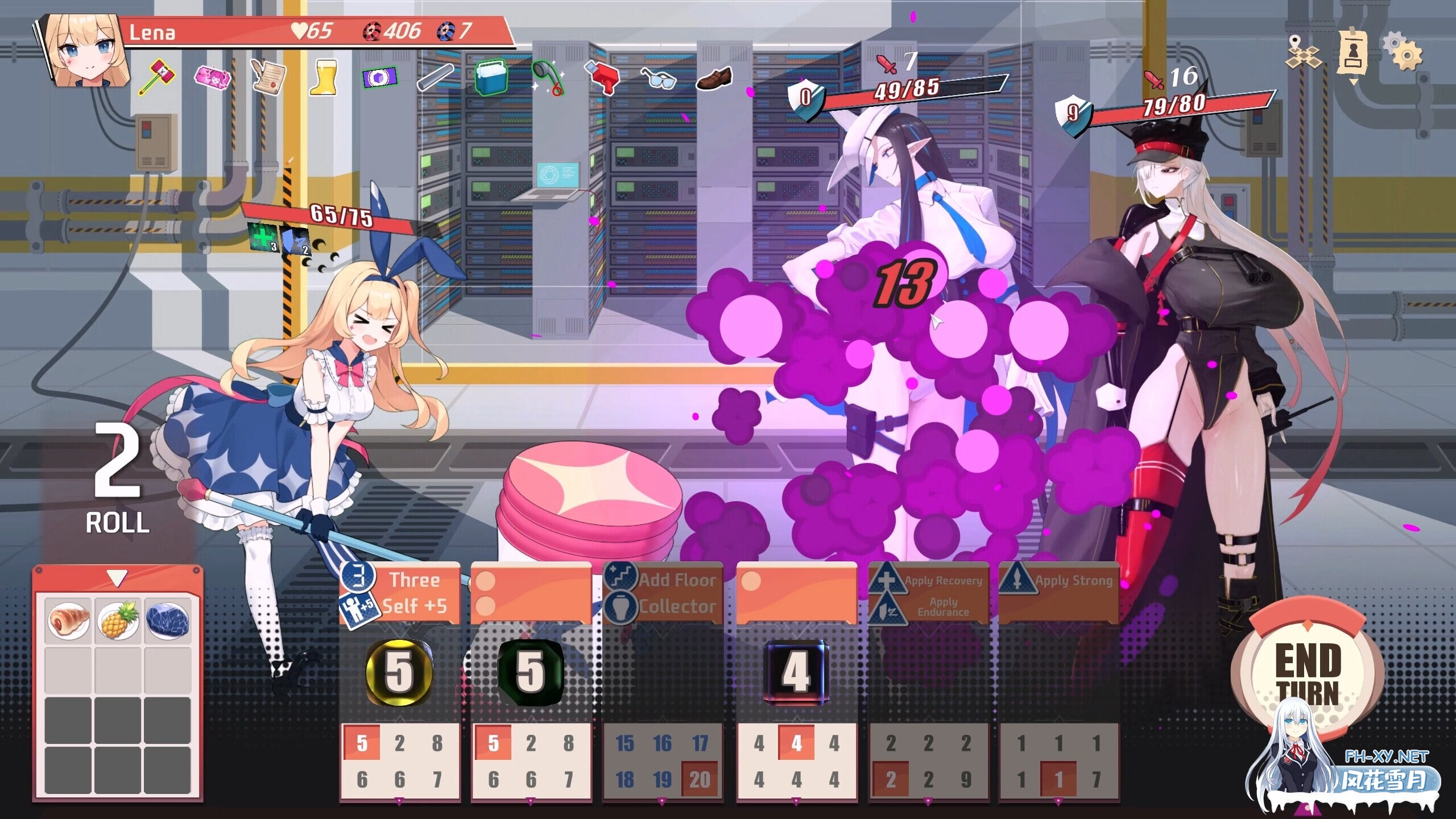Use the yellow boot item

[x=322, y=77]
